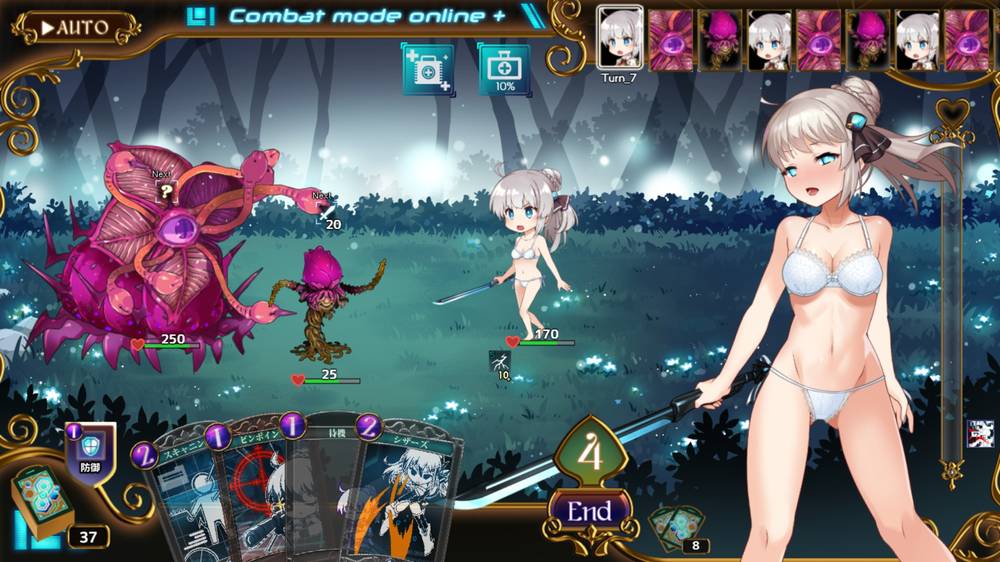1000x562 pixels.
Task: Select the Turn_7 heroine portrait in turn order
Action: (x=619, y=41)
